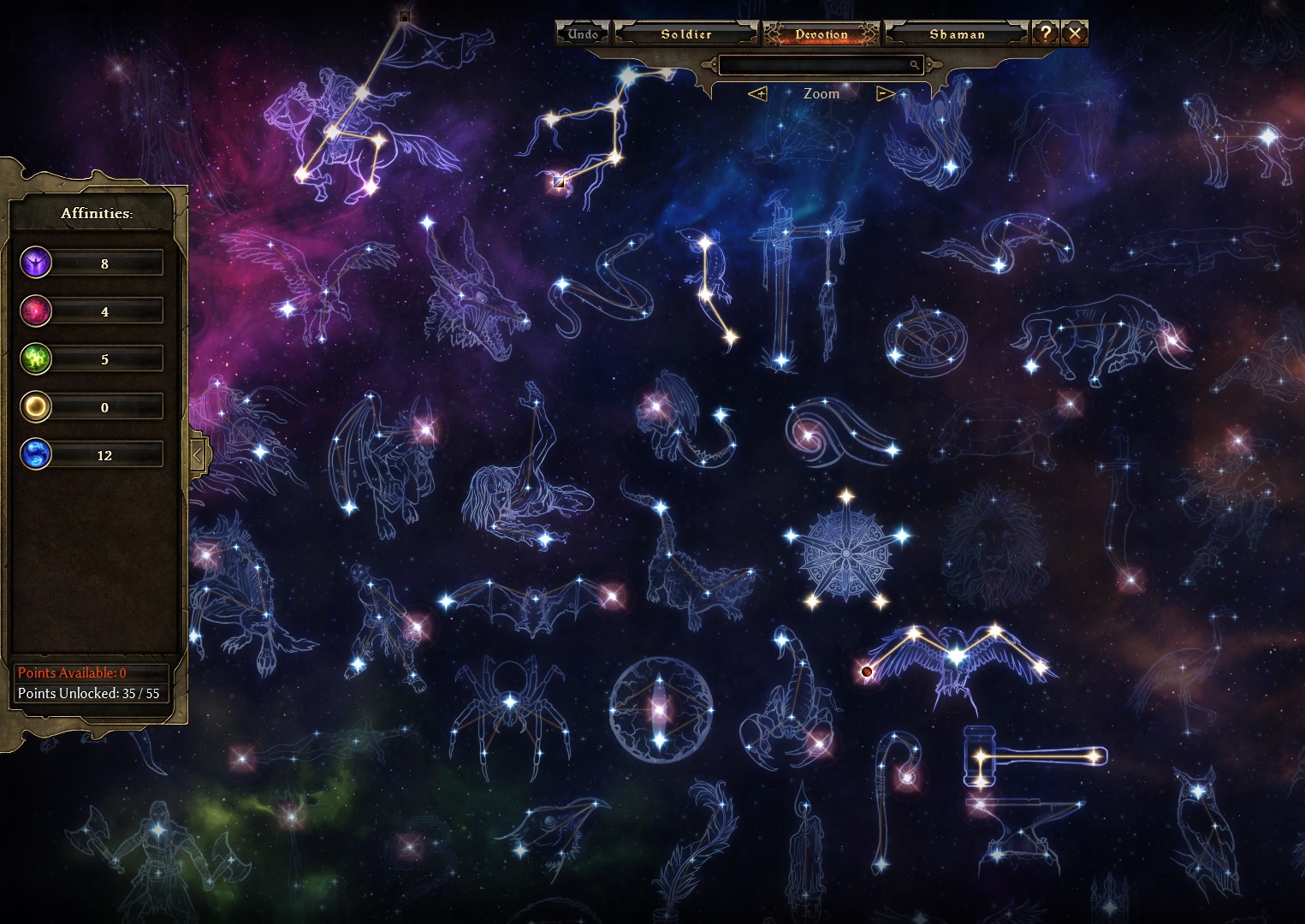The height and width of the screenshot is (924, 1305).
Task: Select the hammer constellation
Action: click(x=1035, y=756)
